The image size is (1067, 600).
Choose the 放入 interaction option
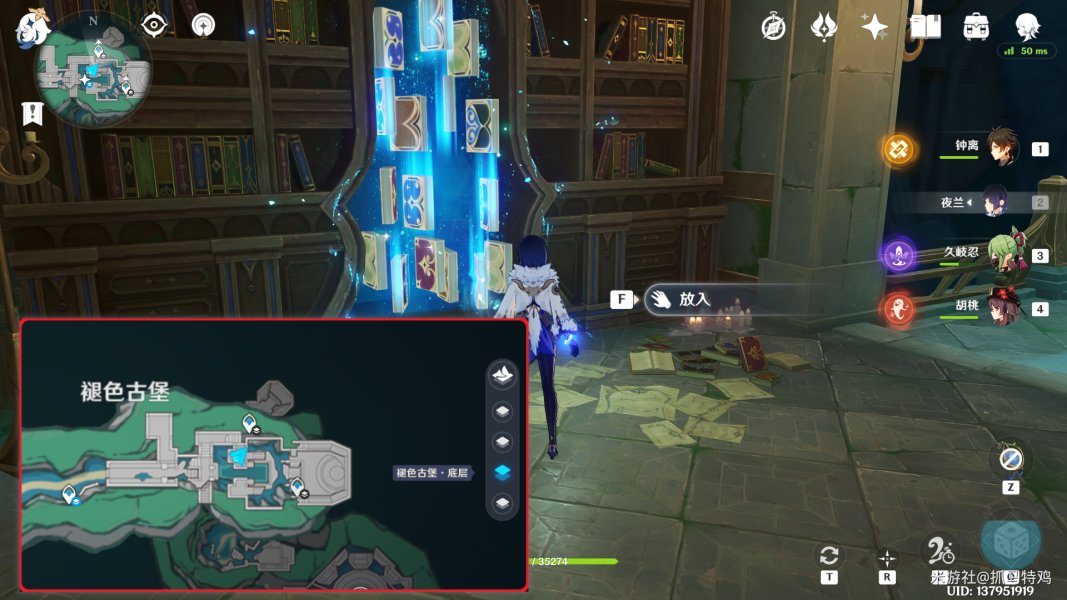point(694,299)
